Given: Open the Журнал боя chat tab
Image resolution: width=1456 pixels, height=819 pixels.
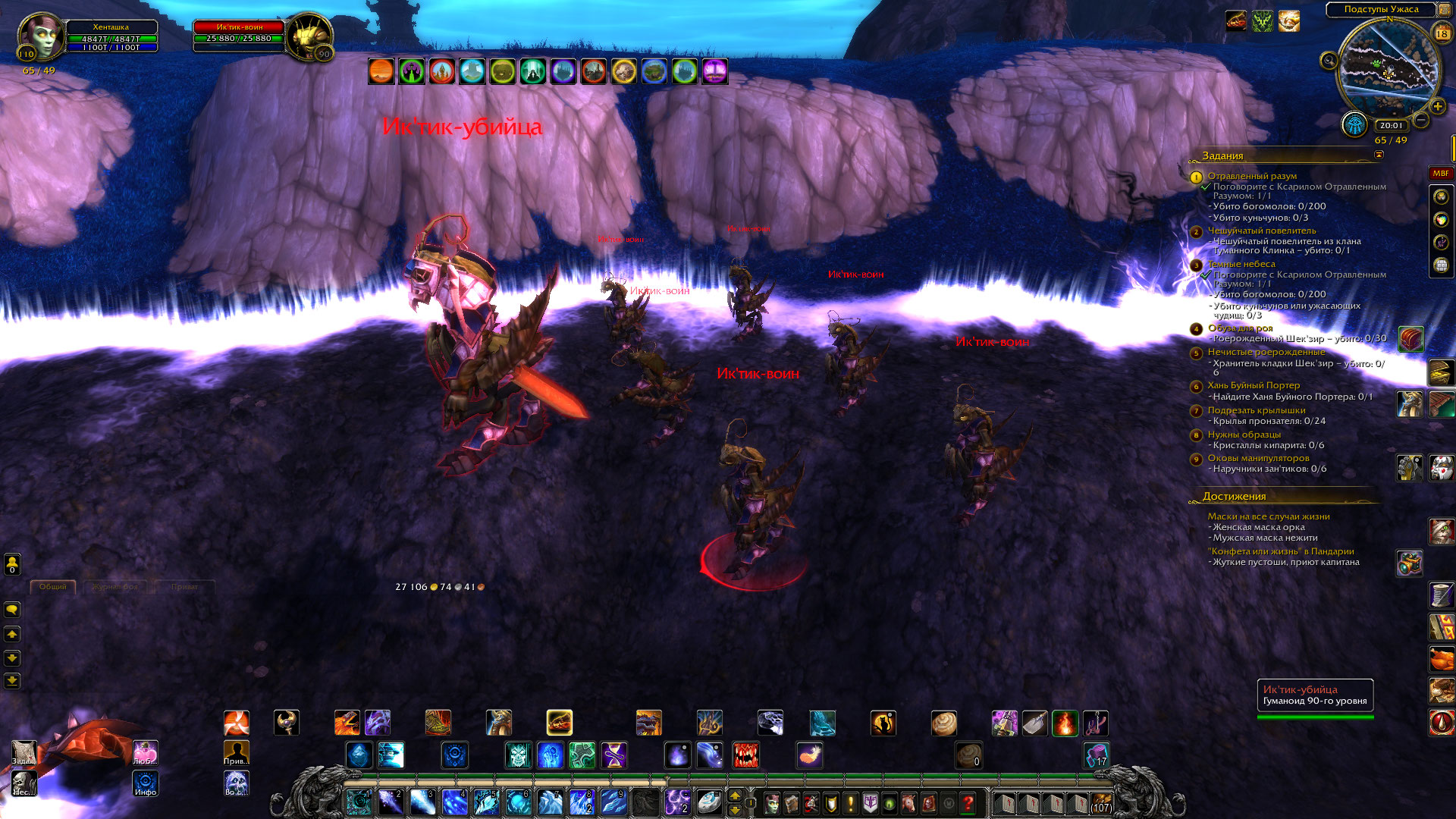Looking at the screenshot, I should click(x=115, y=587).
